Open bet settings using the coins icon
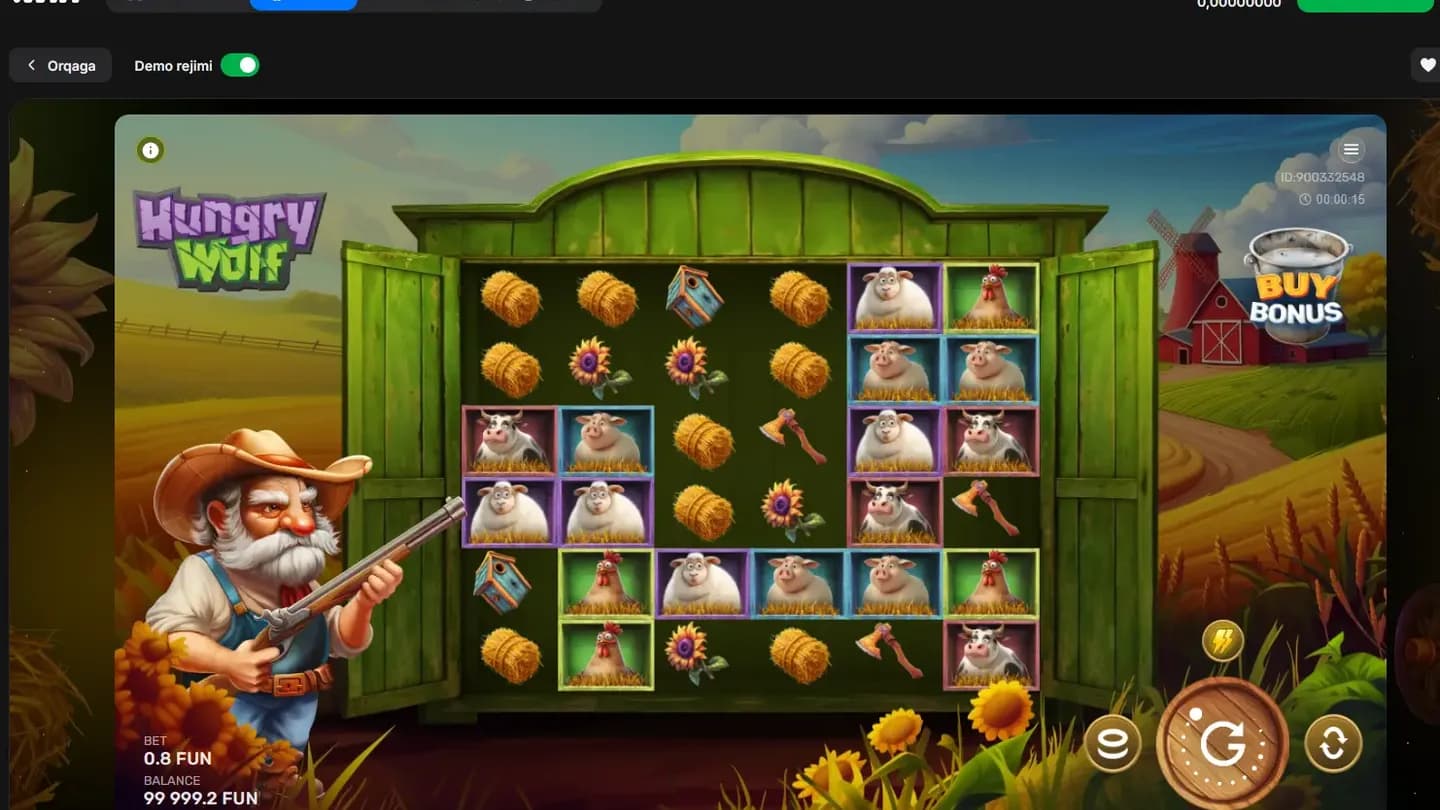Screen dimensions: 1440x810 pyautogui.click(x=1113, y=744)
